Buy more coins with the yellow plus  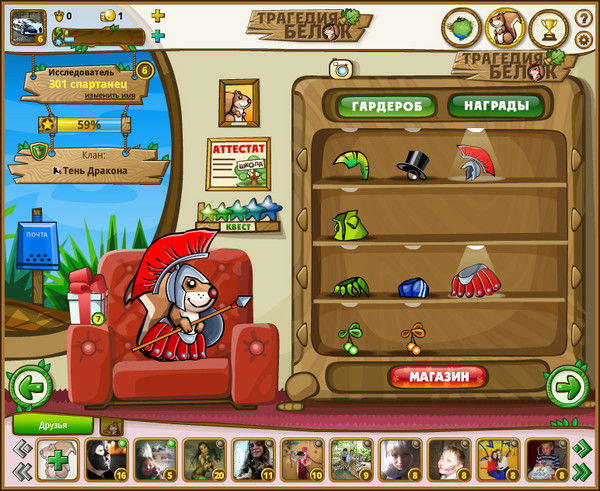(x=157, y=16)
